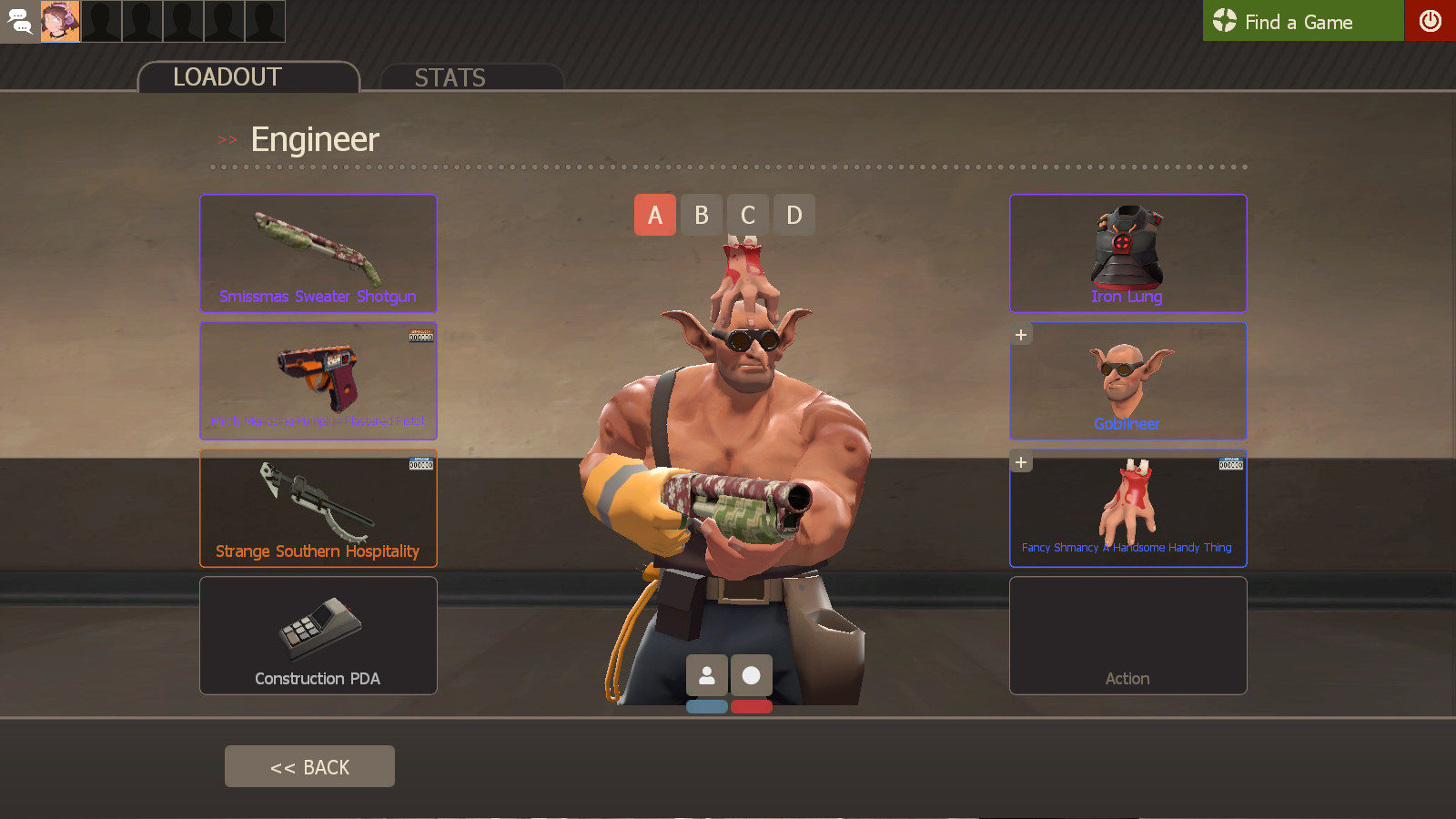The width and height of the screenshot is (1456, 819).
Task: Switch to the Stats tab
Action: pyautogui.click(x=450, y=77)
